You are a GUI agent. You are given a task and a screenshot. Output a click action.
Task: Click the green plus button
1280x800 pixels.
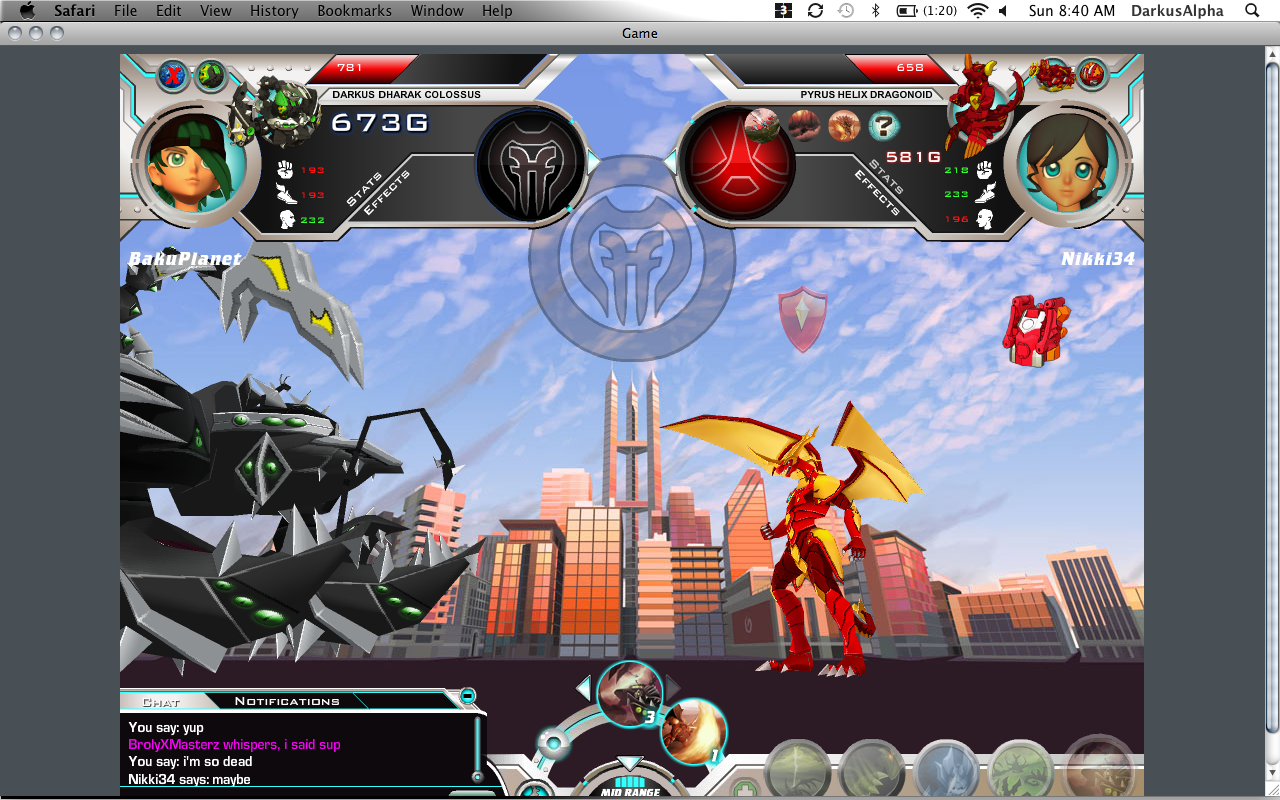click(x=743, y=789)
